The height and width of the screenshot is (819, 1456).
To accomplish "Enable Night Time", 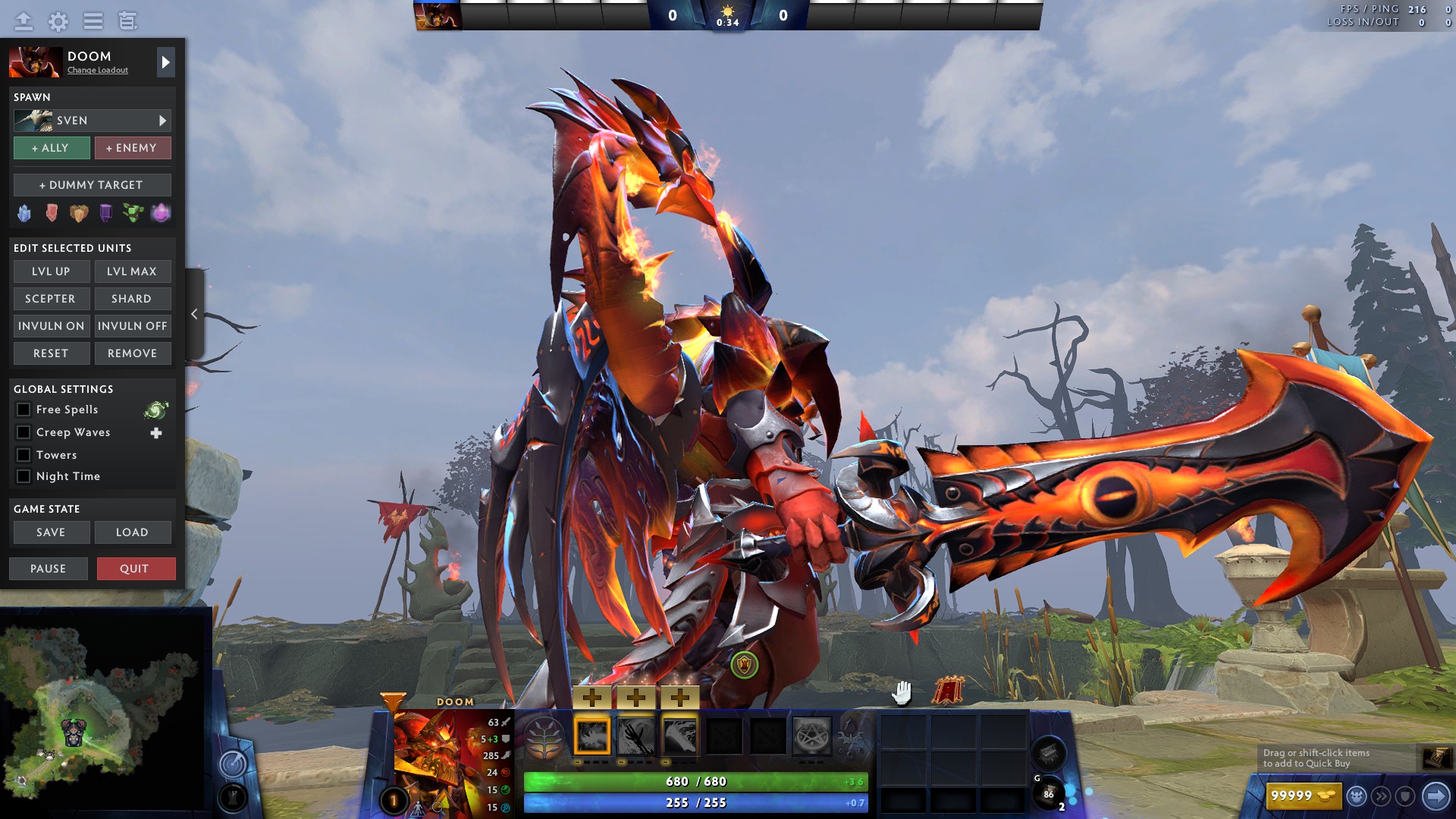I will click(24, 476).
